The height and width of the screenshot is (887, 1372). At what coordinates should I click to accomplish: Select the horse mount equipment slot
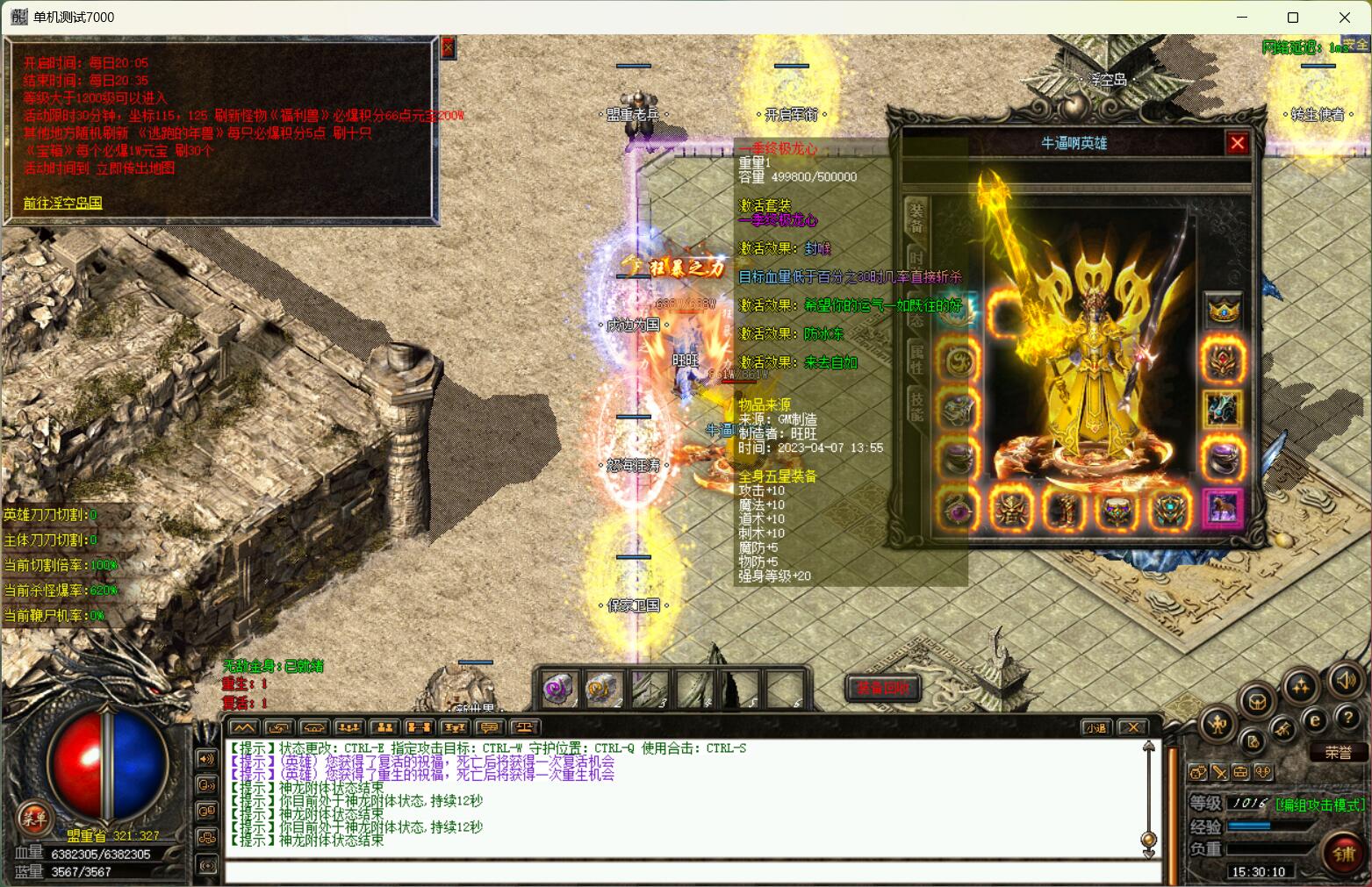coord(1222,509)
